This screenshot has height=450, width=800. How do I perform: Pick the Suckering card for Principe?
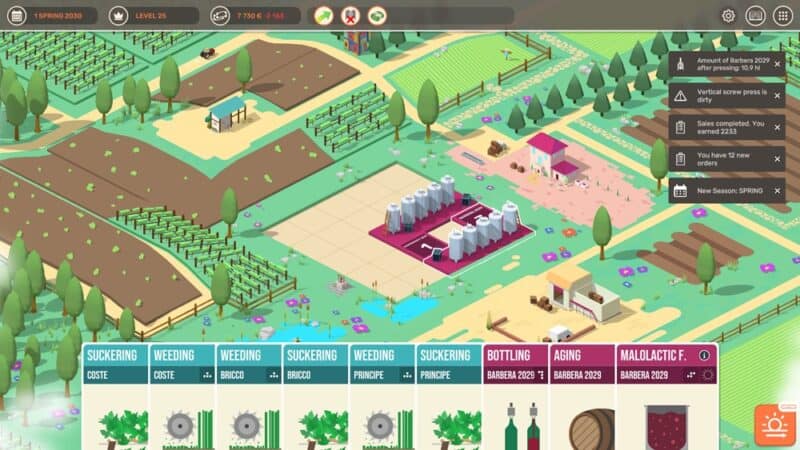point(449,400)
